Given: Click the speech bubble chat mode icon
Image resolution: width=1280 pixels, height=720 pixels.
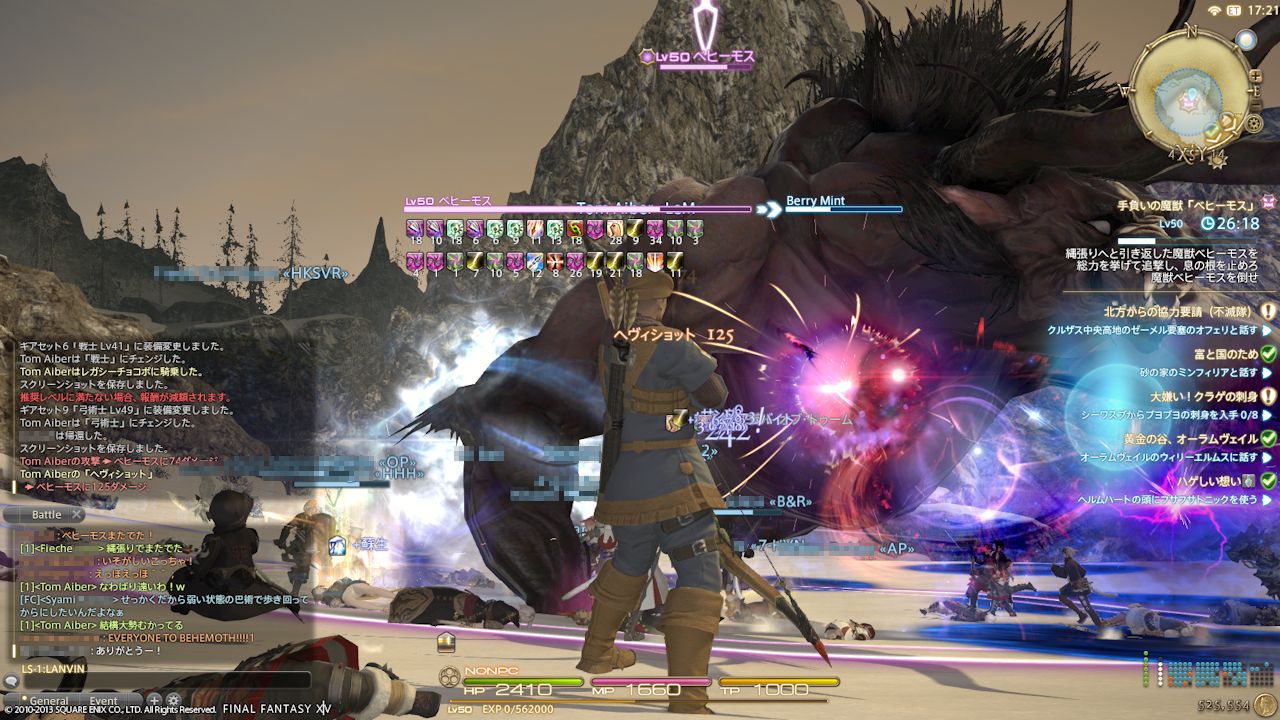Looking at the screenshot, I should (11, 682).
